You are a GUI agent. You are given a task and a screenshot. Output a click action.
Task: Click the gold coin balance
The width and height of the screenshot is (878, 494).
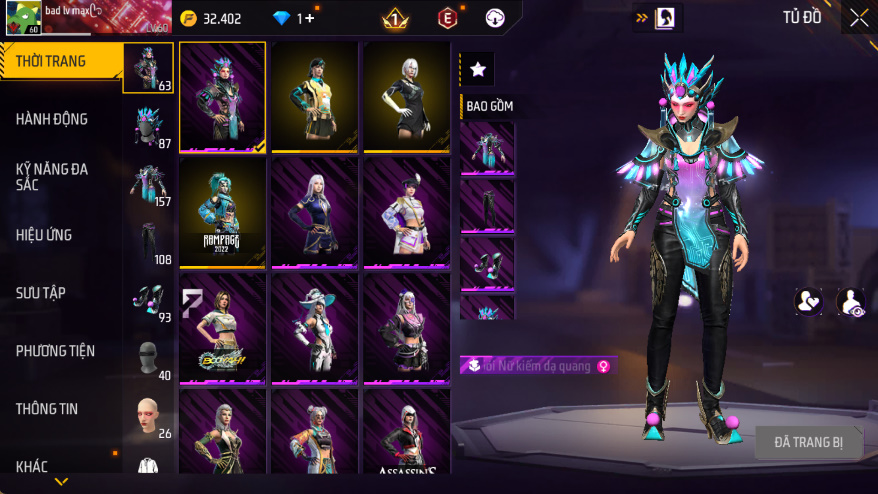pyautogui.click(x=210, y=18)
